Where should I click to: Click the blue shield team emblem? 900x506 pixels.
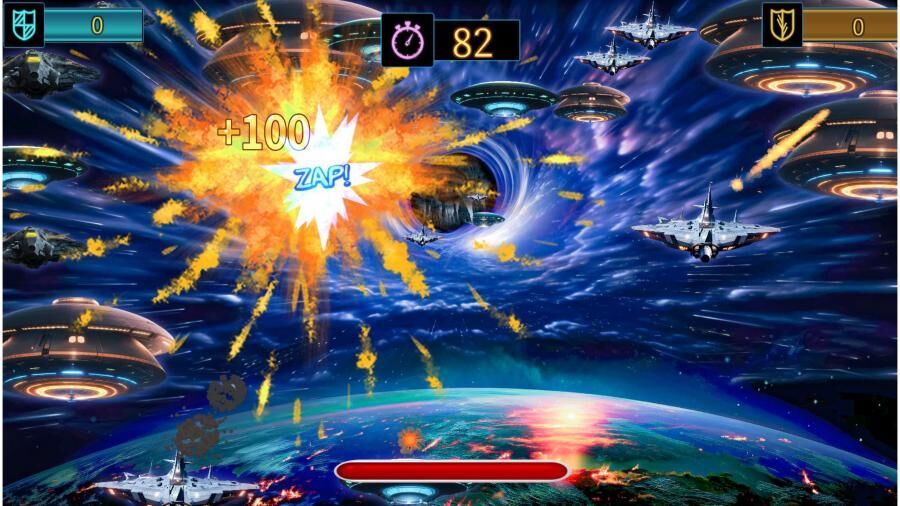[x=24, y=25]
